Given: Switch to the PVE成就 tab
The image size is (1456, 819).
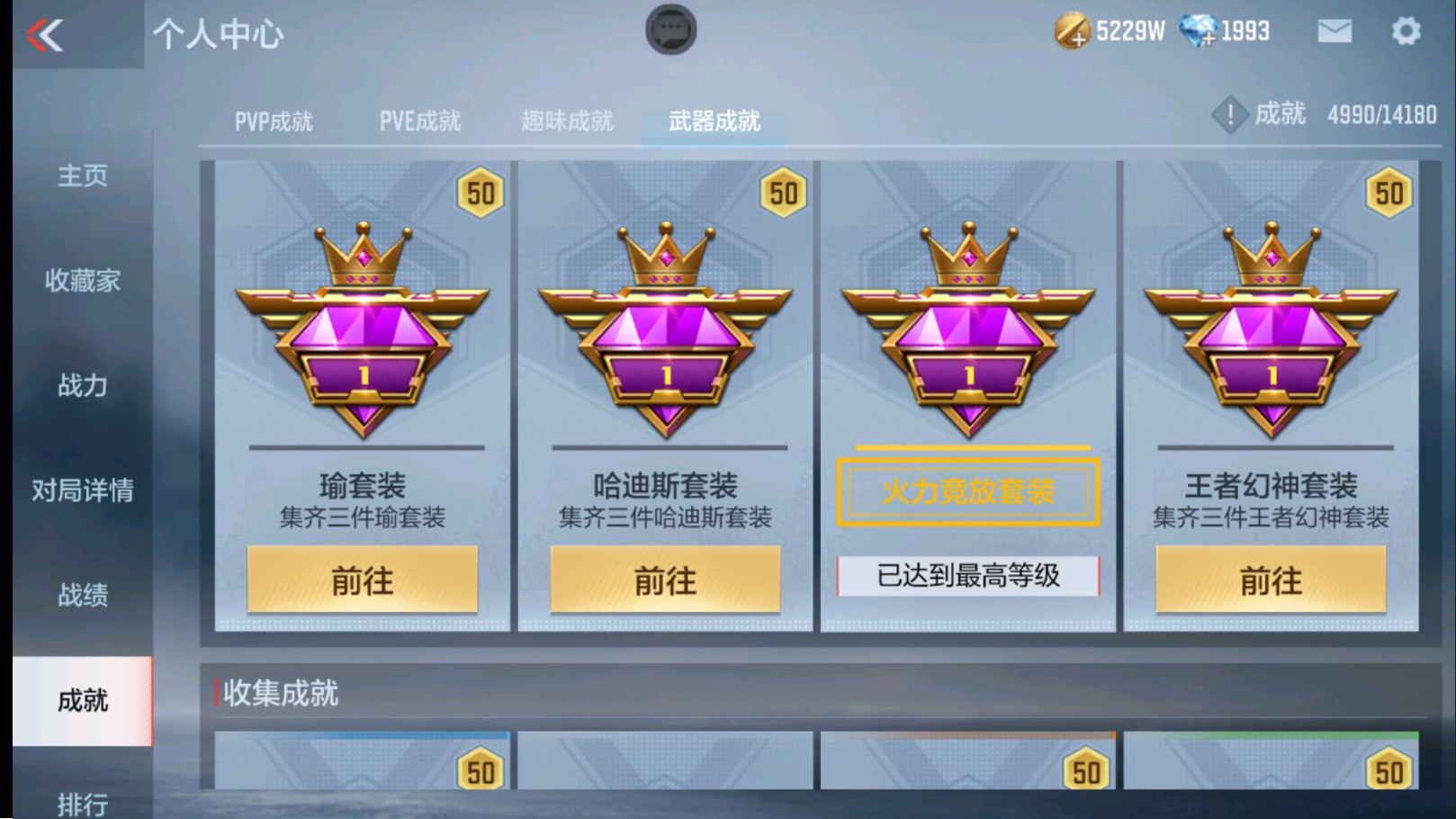Looking at the screenshot, I should (420, 121).
